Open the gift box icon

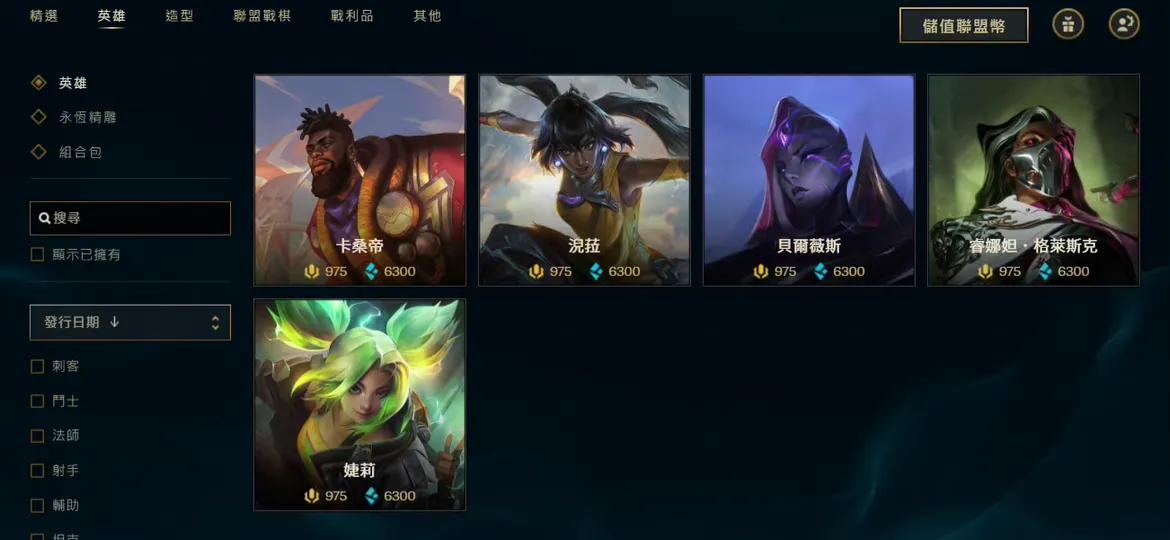pyautogui.click(x=1068, y=25)
